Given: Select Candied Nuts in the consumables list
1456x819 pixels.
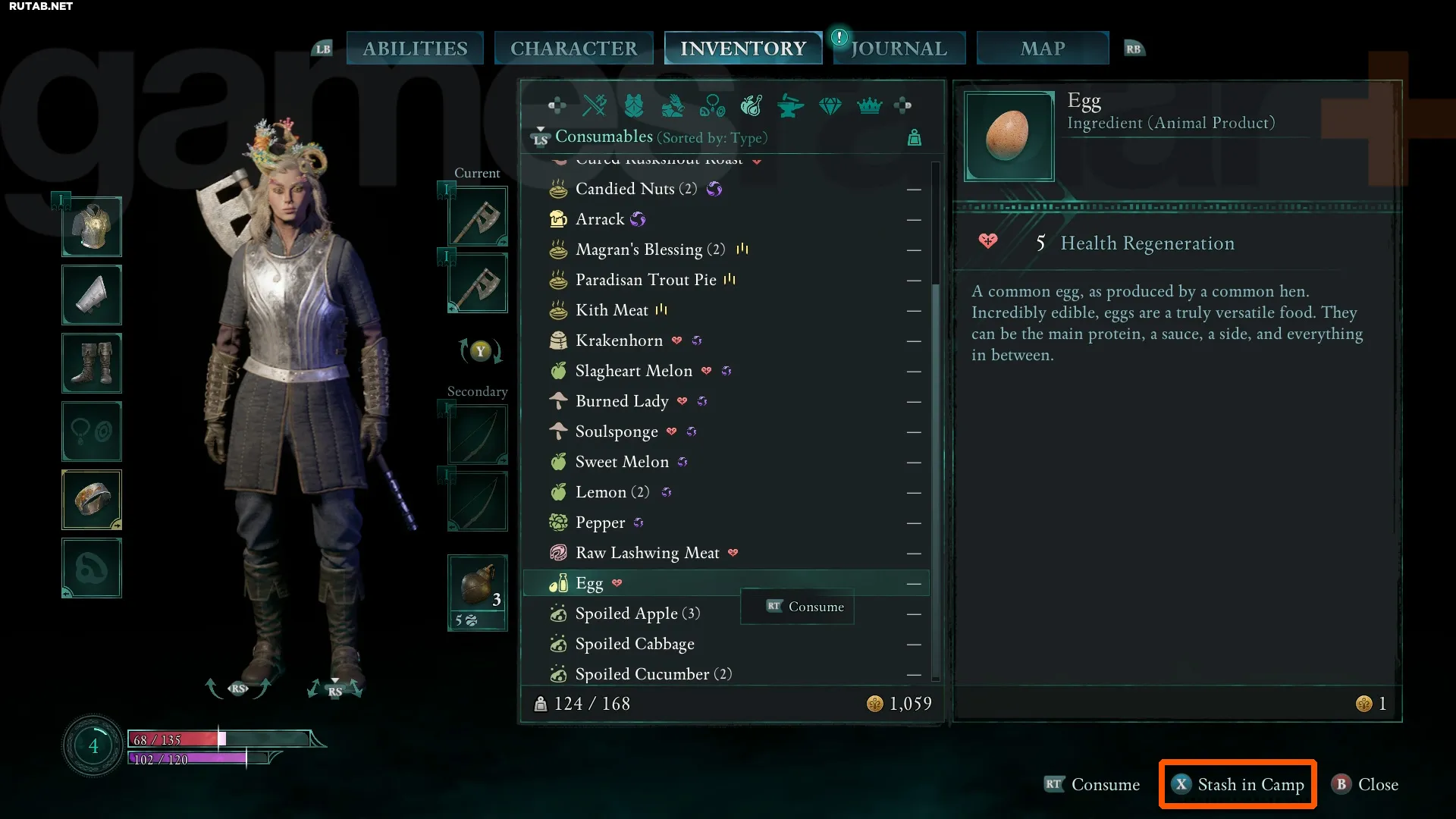Looking at the screenshot, I should point(635,189).
